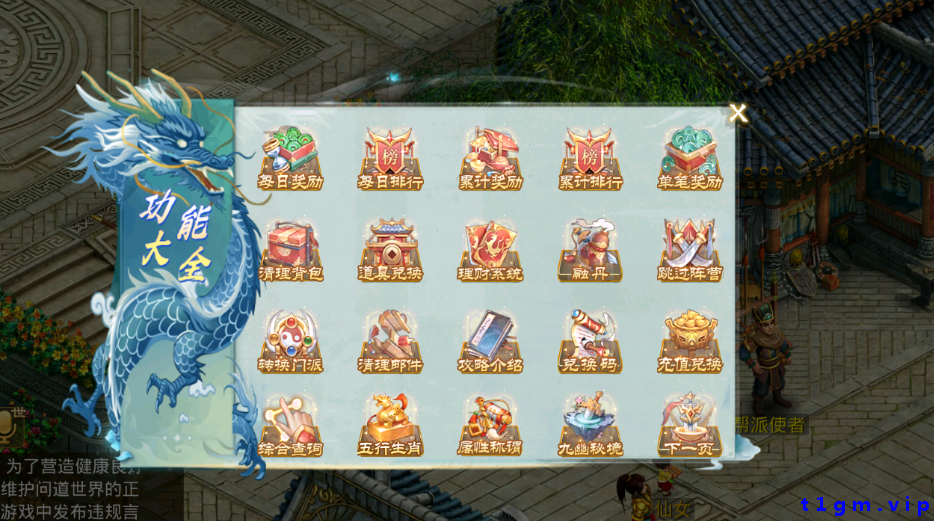Show the 累计排行 cumulative ranking
Screen dimensions: 934x521
(591, 158)
